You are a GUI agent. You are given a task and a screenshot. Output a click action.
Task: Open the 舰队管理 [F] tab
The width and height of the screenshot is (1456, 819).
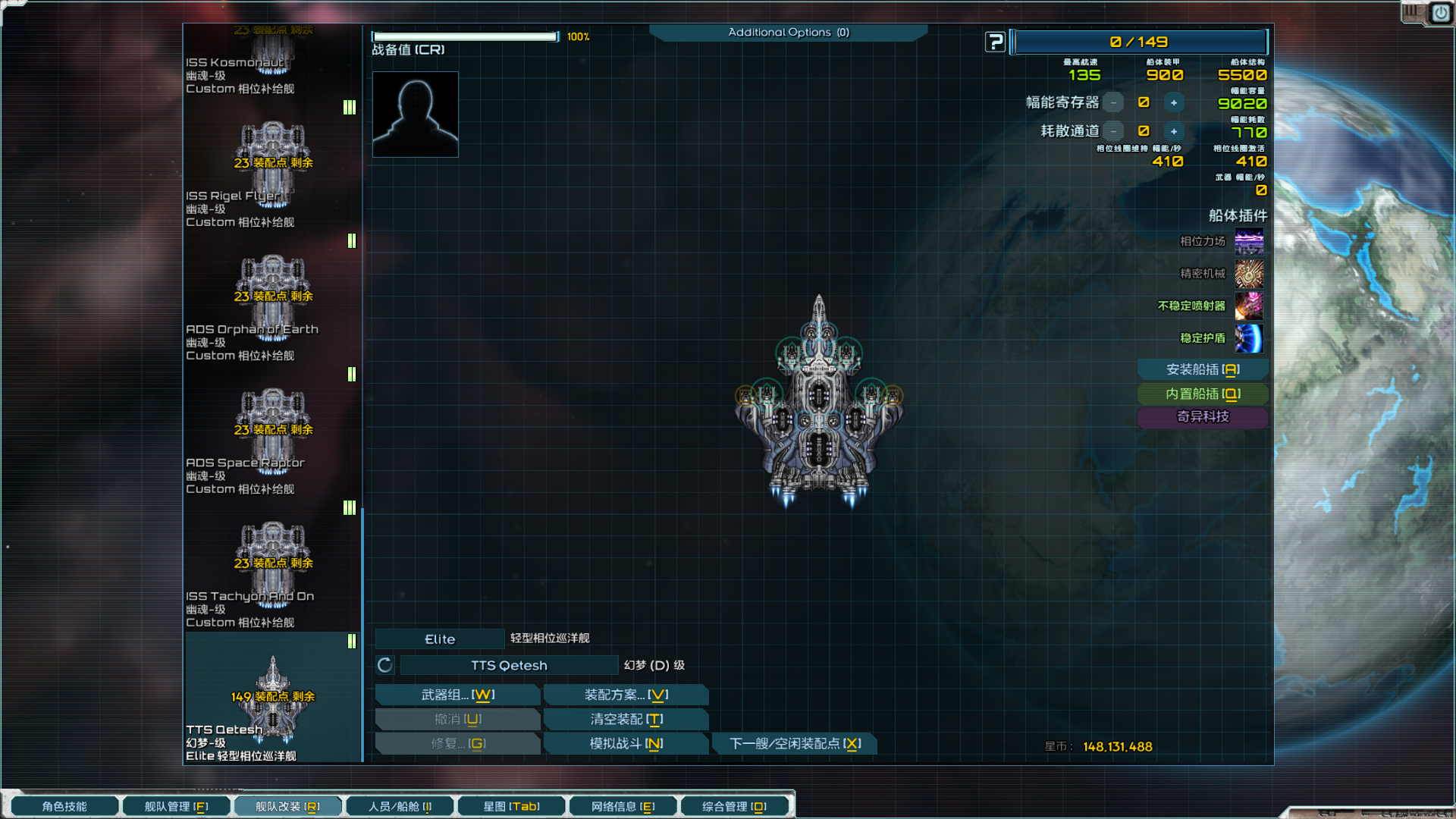coord(176,806)
